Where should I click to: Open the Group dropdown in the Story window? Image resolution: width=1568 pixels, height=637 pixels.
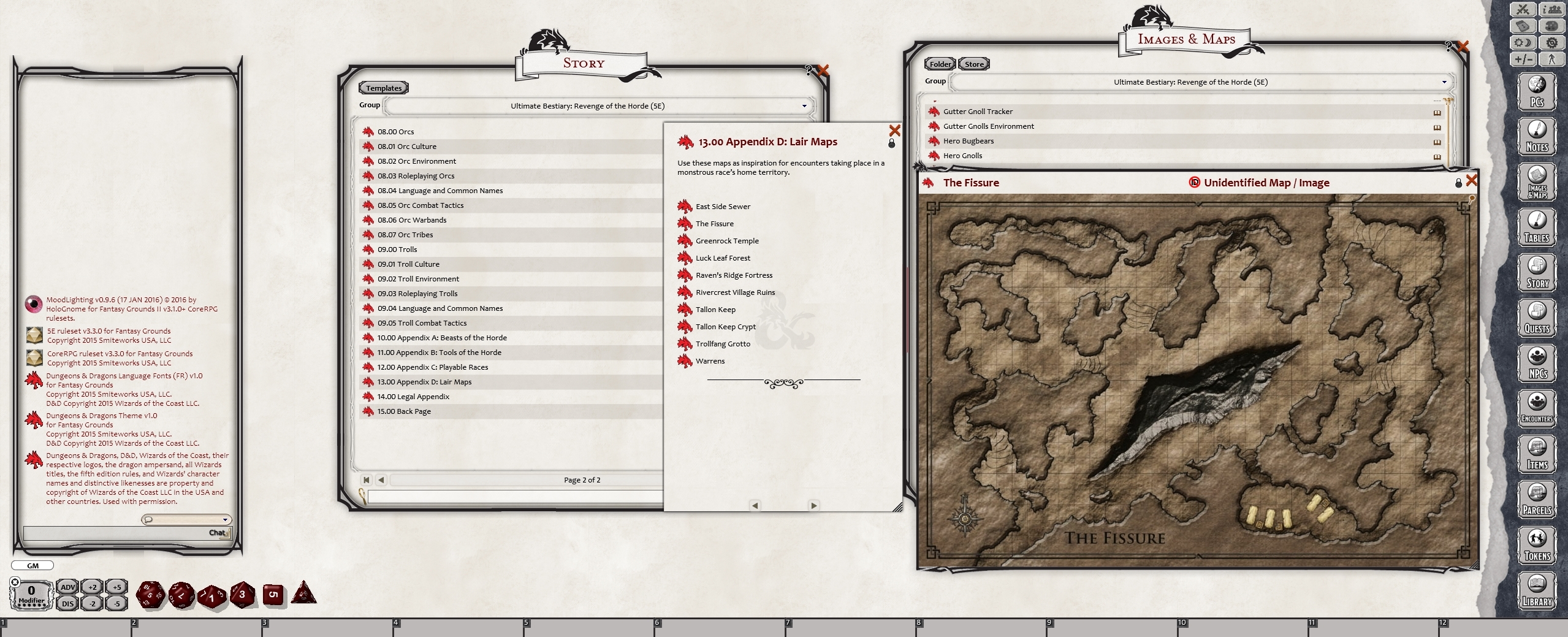pos(804,105)
